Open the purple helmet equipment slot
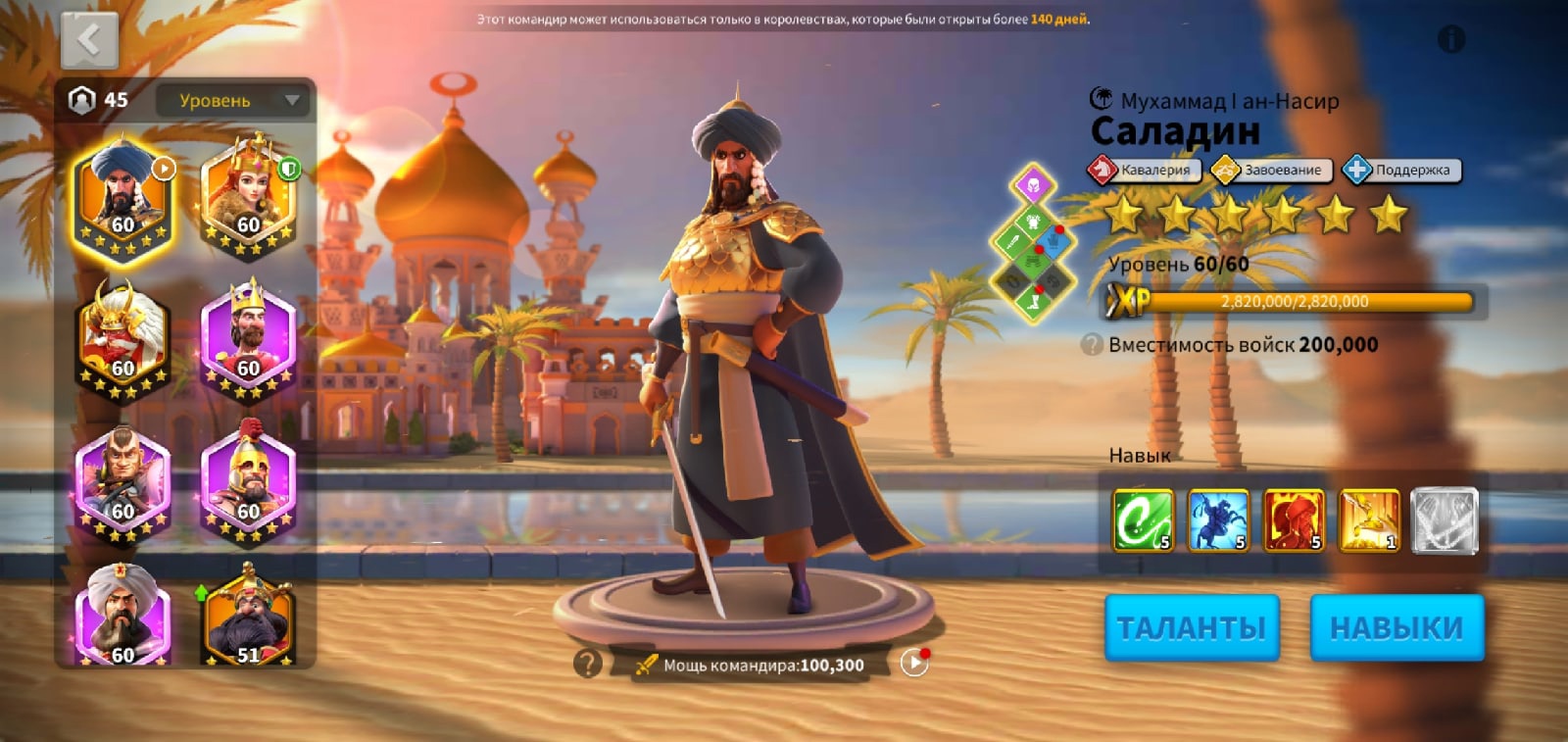Viewport: 1568px width, 742px height. (x=1033, y=184)
